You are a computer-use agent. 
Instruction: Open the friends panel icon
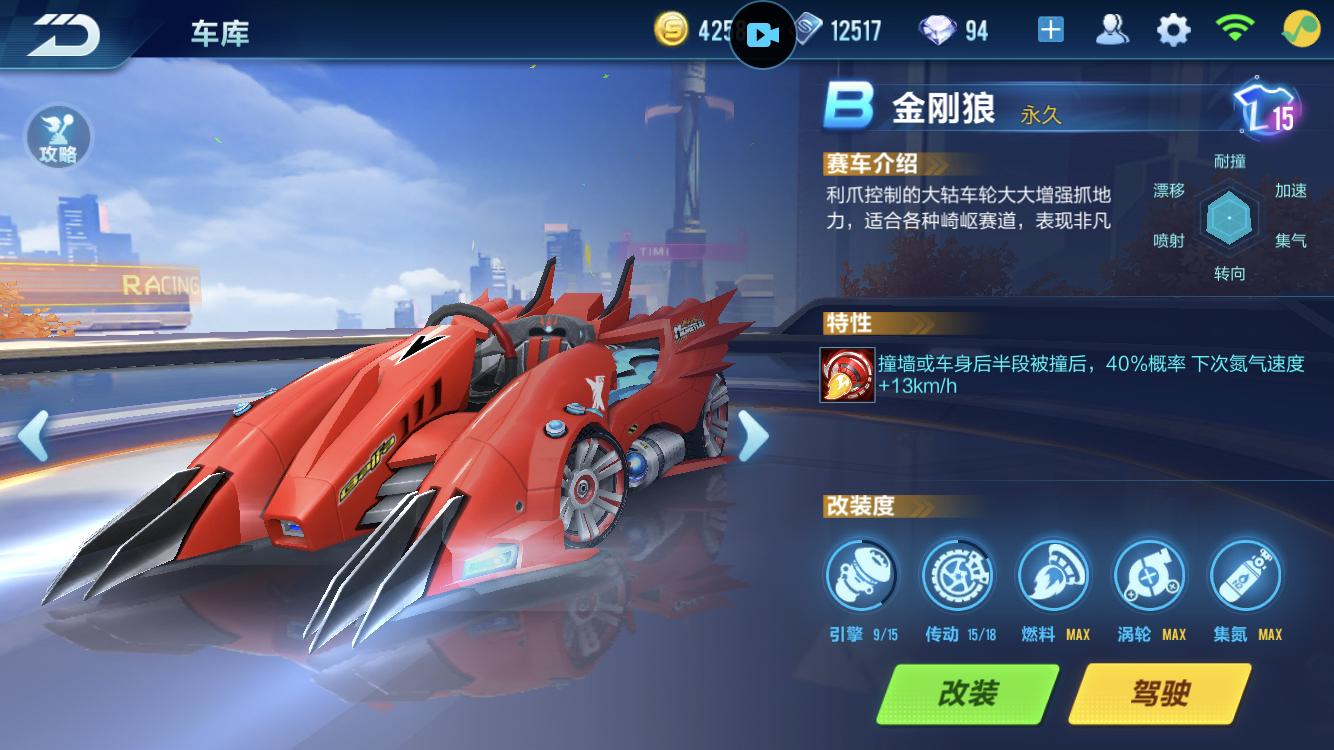click(x=1109, y=30)
